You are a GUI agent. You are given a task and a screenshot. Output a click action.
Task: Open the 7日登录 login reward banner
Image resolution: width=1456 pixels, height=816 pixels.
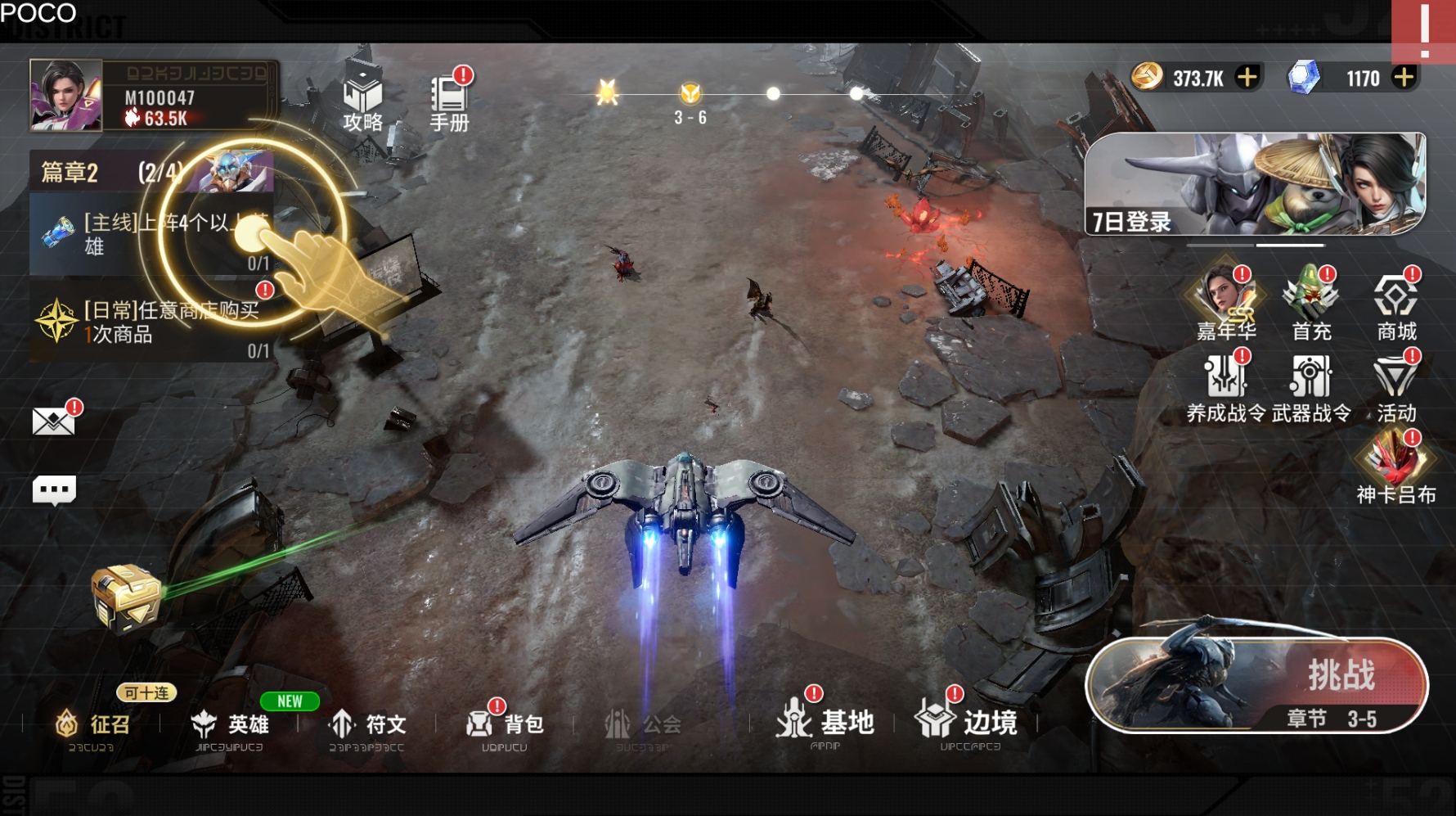tap(1255, 184)
